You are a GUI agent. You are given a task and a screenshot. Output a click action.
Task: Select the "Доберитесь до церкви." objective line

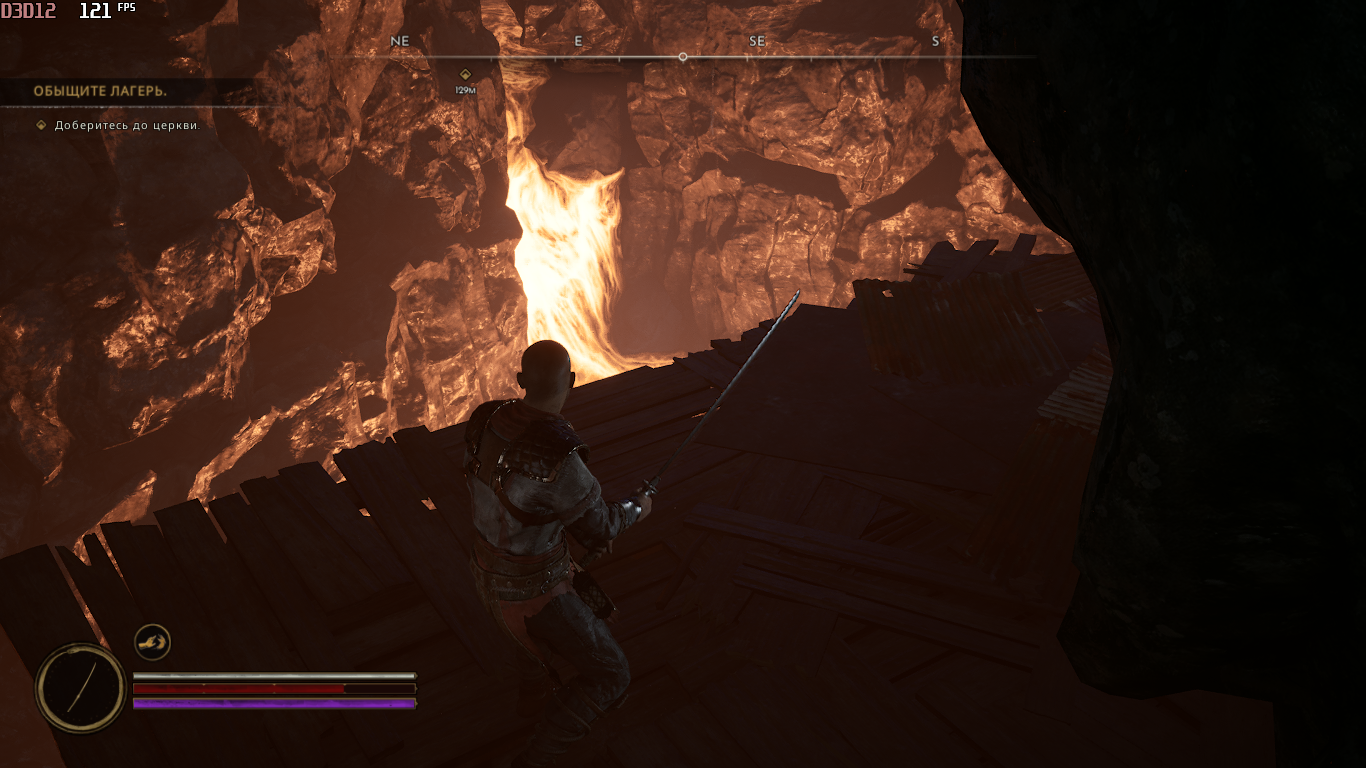coord(127,126)
